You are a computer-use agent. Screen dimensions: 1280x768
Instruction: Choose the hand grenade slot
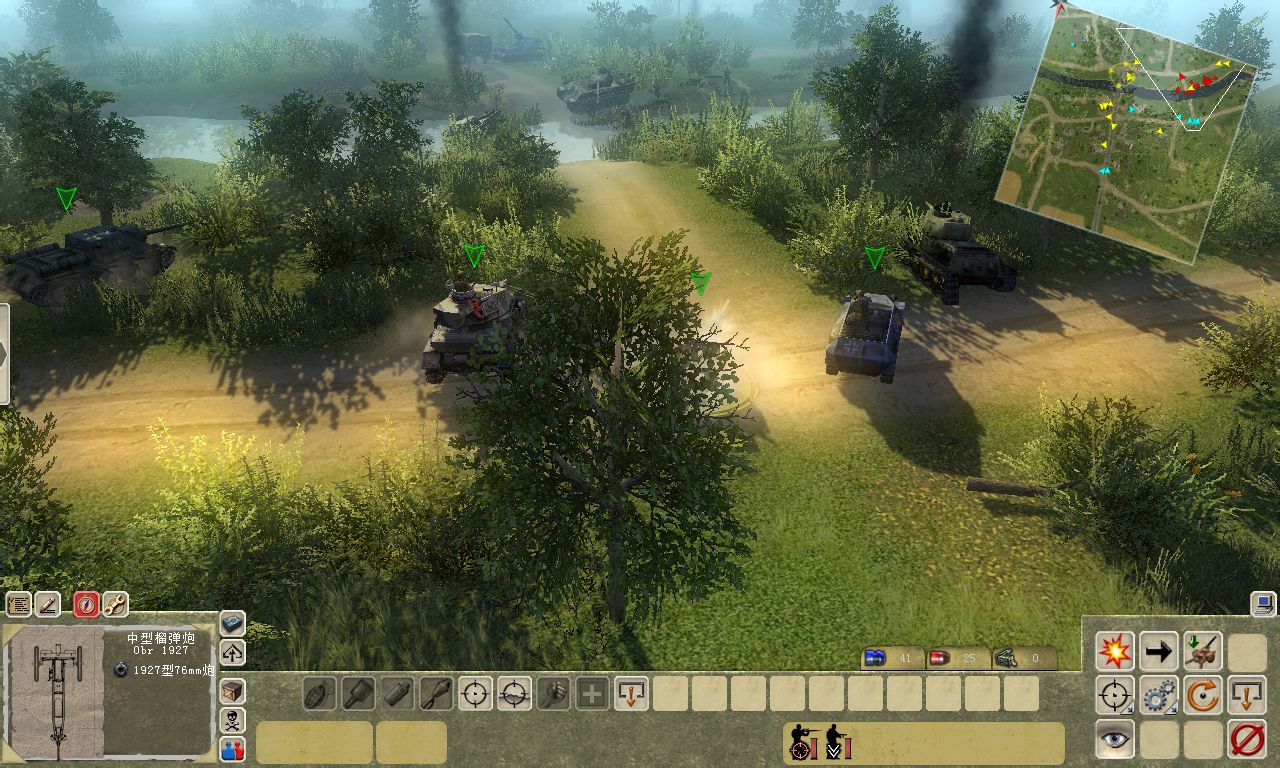click(x=320, y=693)
